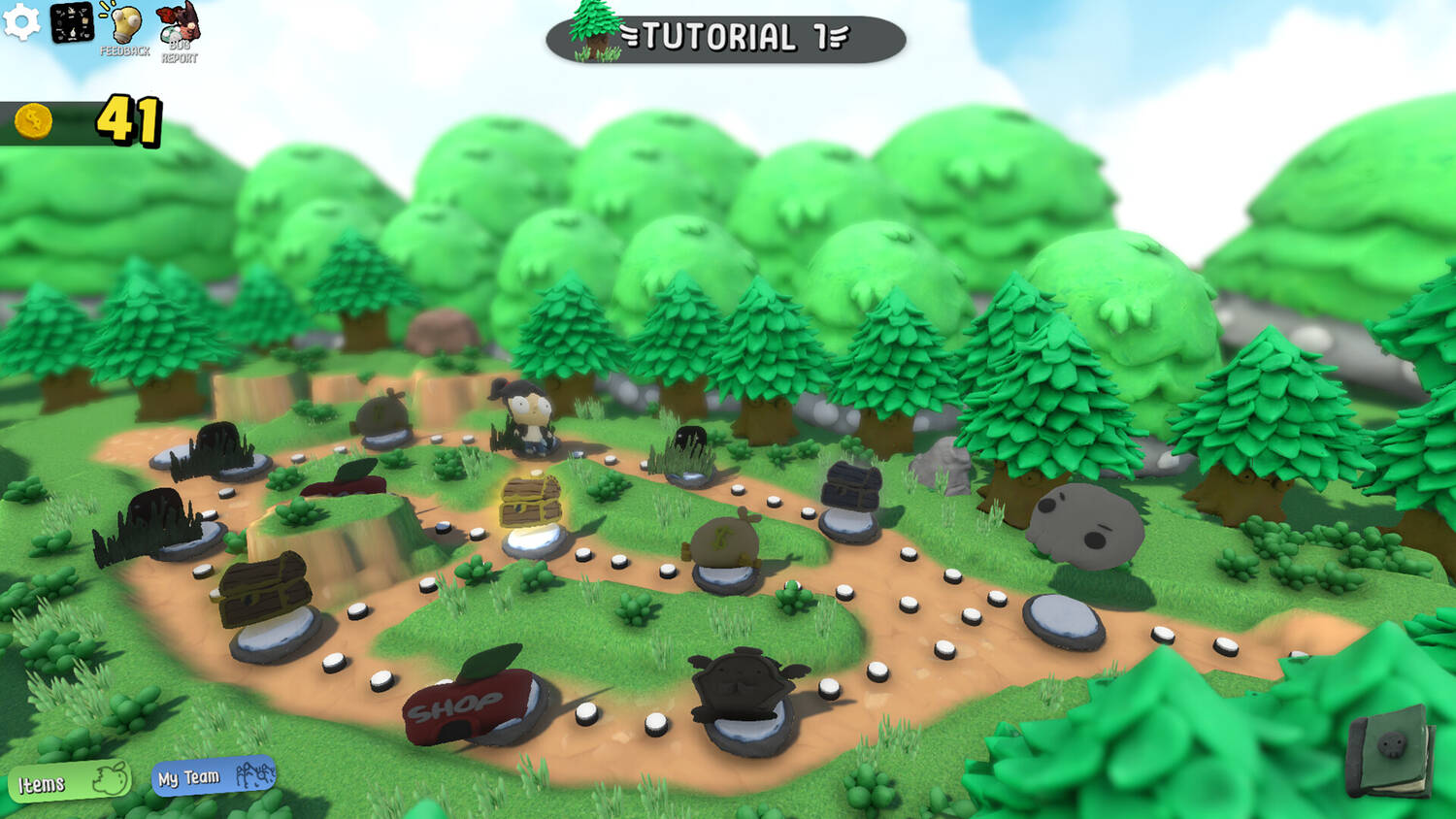Choose the red apple SHOP map node
This screenshot has height=819, width=1456.
pos(466,700)
